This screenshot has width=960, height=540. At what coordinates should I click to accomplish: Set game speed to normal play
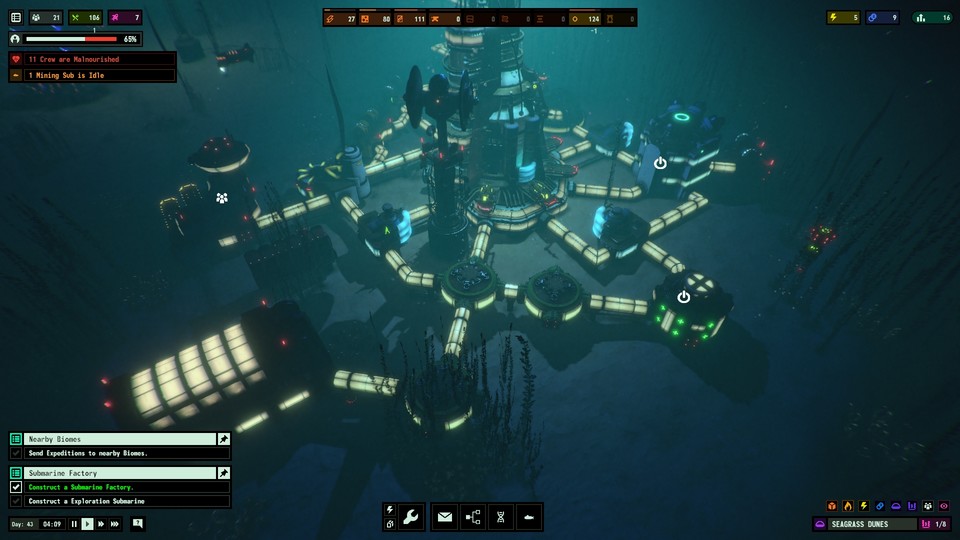coord(87,524)
